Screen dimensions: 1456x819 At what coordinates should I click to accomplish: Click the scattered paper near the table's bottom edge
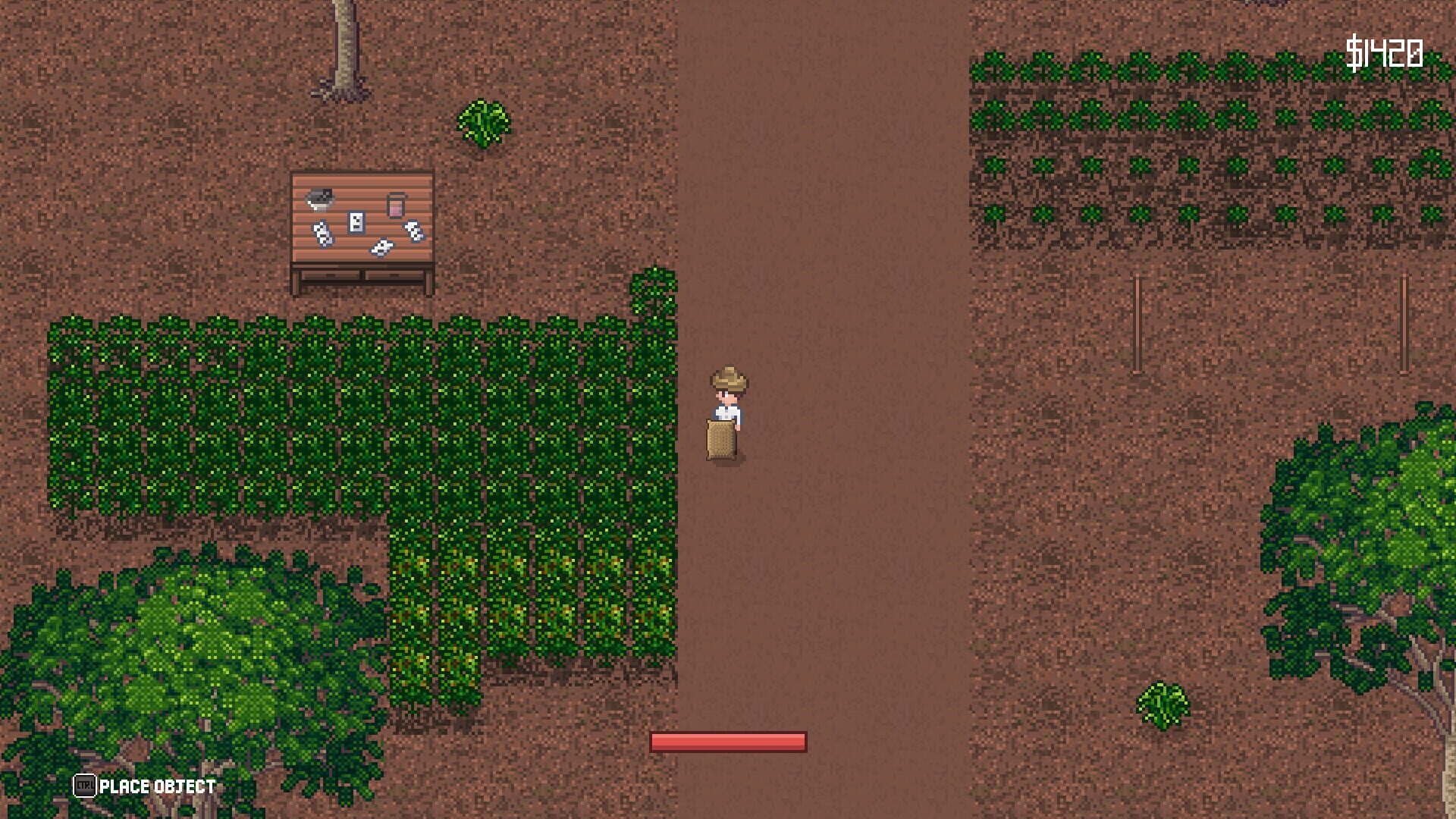click(381, 246)
